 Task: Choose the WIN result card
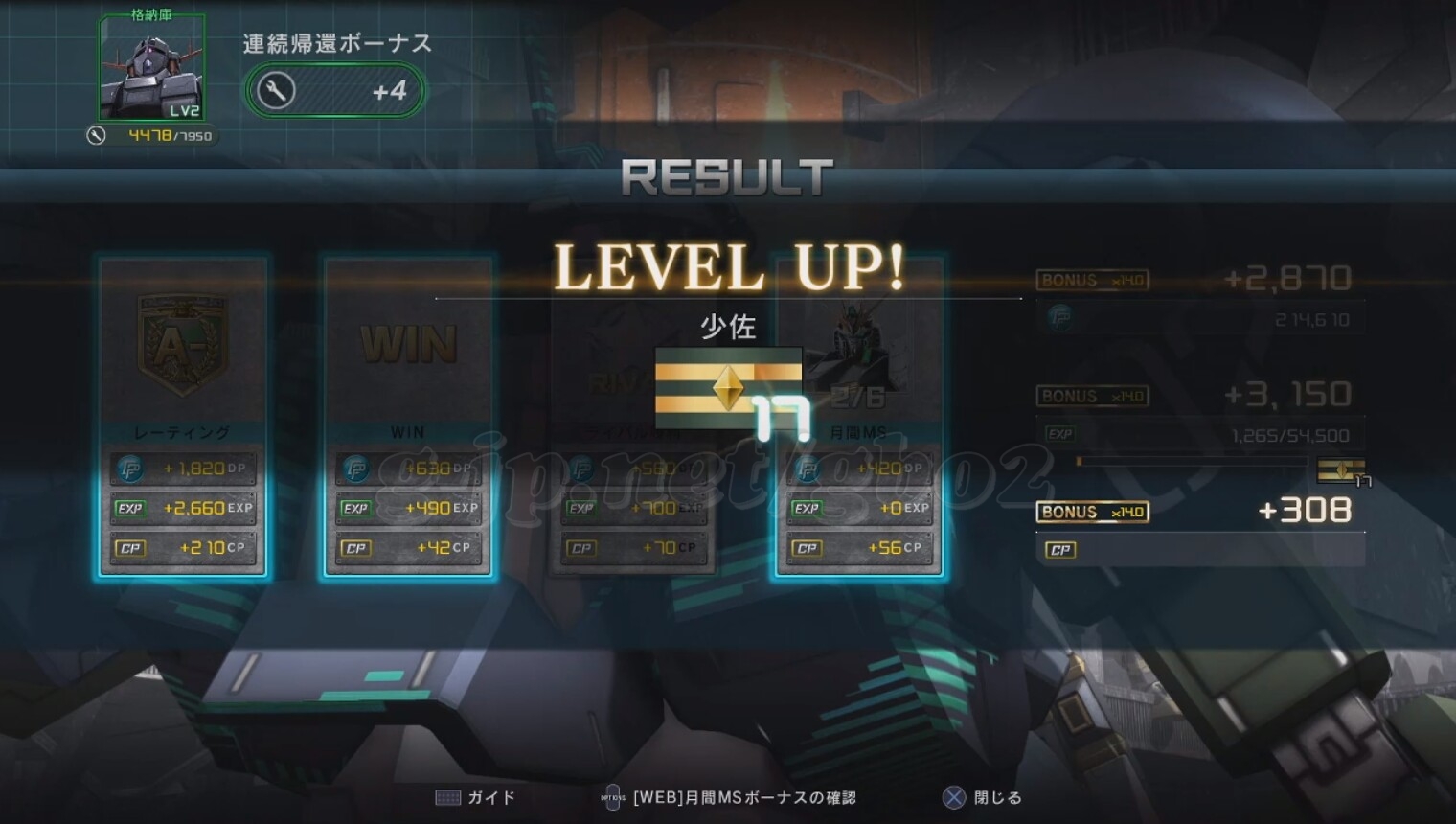click(408, 418)
